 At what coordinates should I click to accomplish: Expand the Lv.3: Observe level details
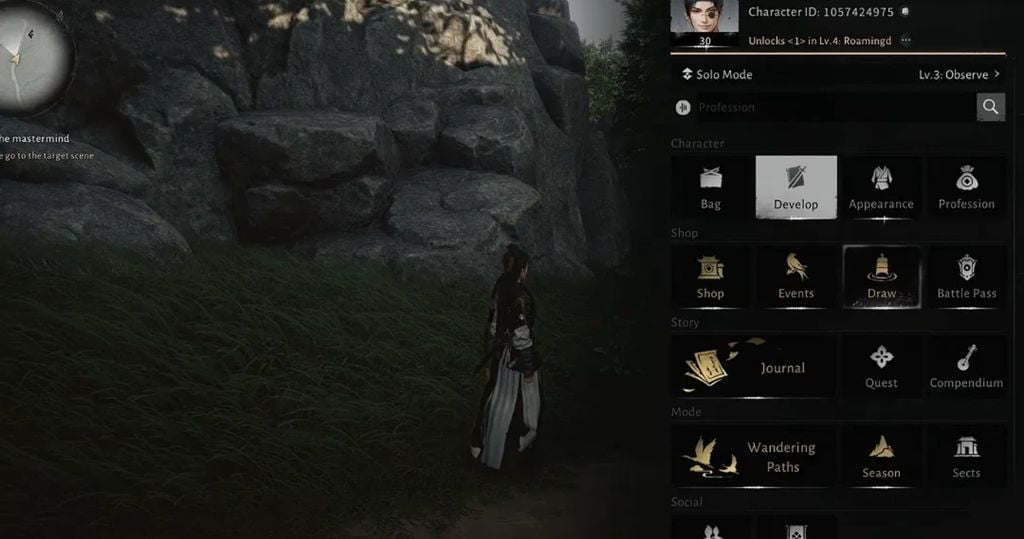(x=959, y=75)
